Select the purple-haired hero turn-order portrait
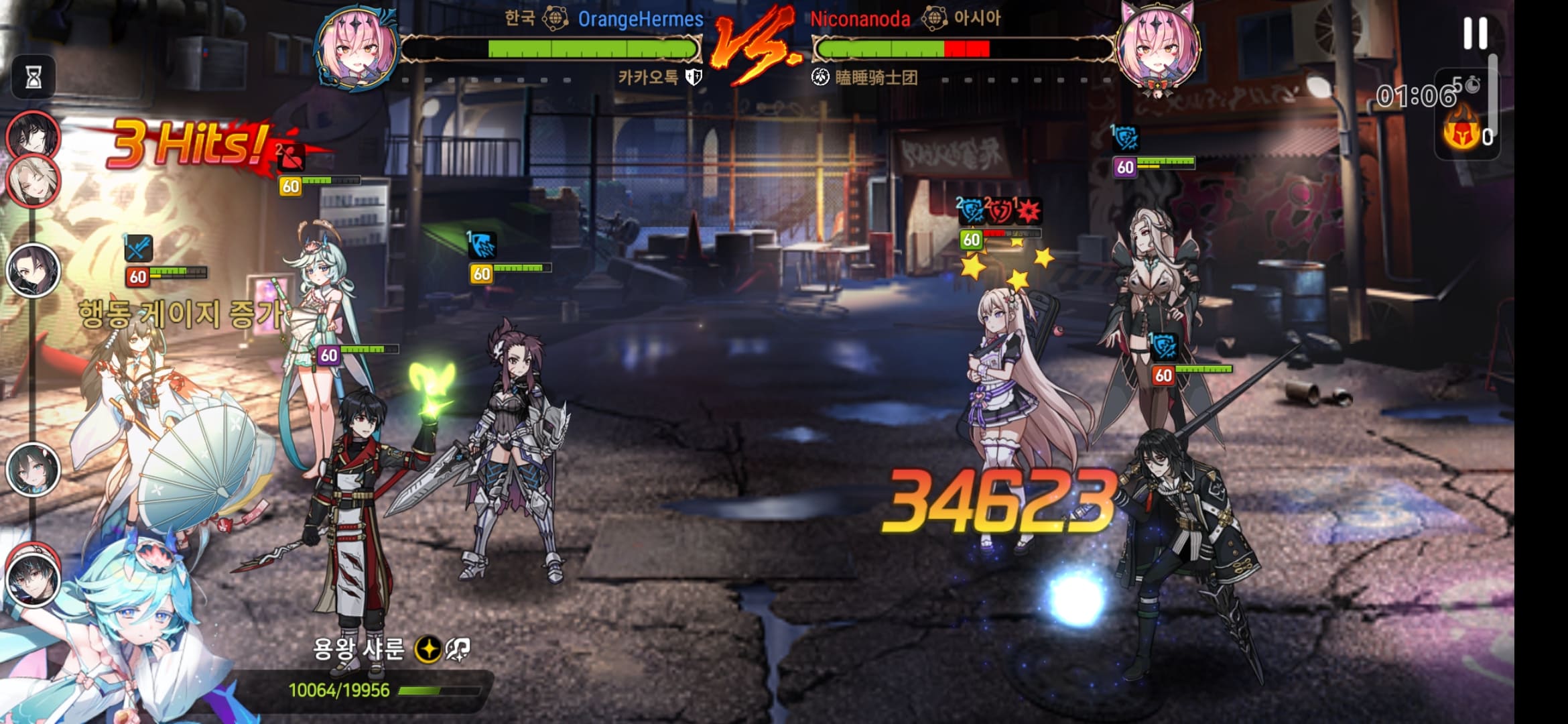Screen dimensions: 1568x724 [x=33, y=270]
